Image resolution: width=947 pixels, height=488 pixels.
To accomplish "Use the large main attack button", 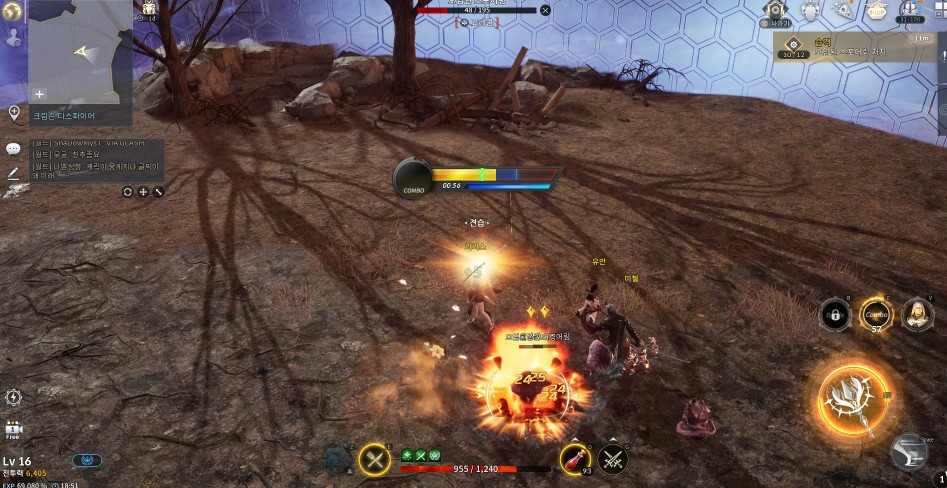I will (853, 398).
